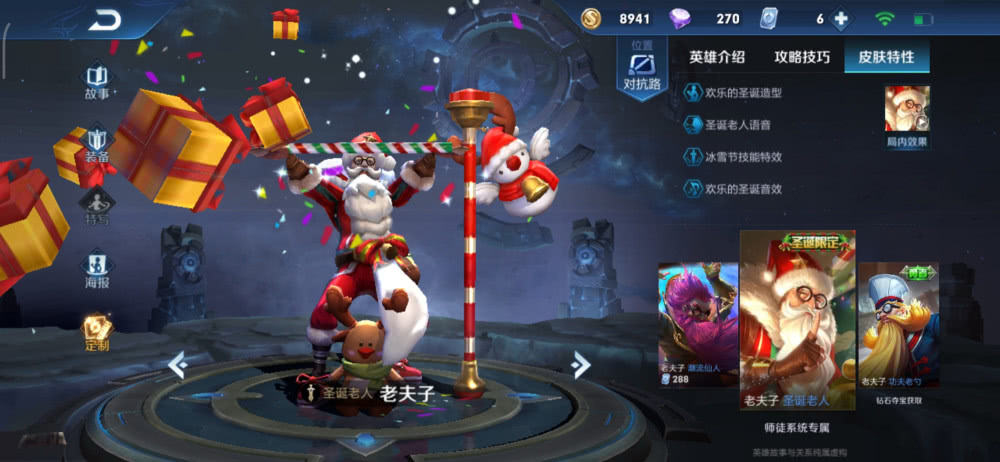The width and height of the screenshot is (1000, 462).
Task: Click the purple diamond currency icon
Action: coord(680,19)
